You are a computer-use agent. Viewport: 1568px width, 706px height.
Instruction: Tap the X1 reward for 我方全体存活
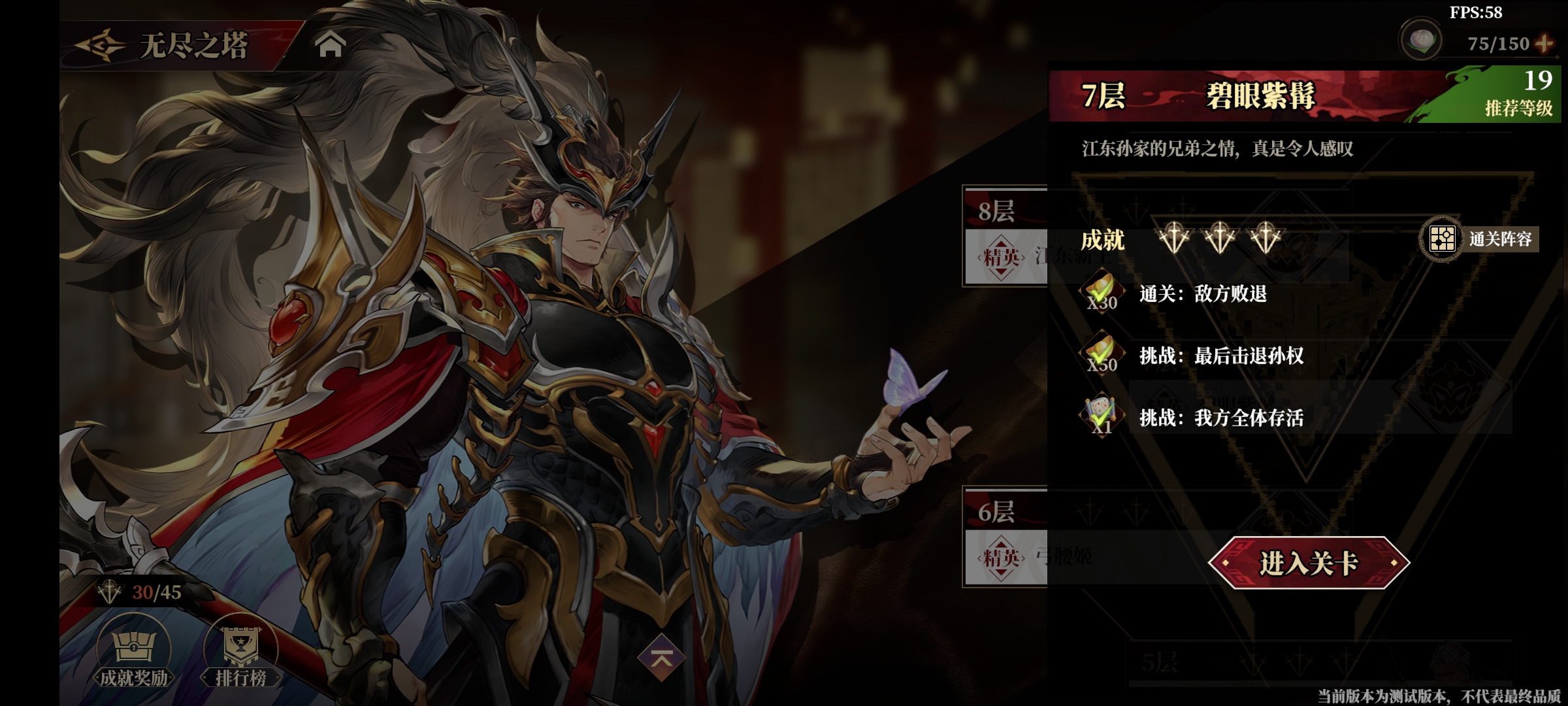click(x=1102, y=416)
